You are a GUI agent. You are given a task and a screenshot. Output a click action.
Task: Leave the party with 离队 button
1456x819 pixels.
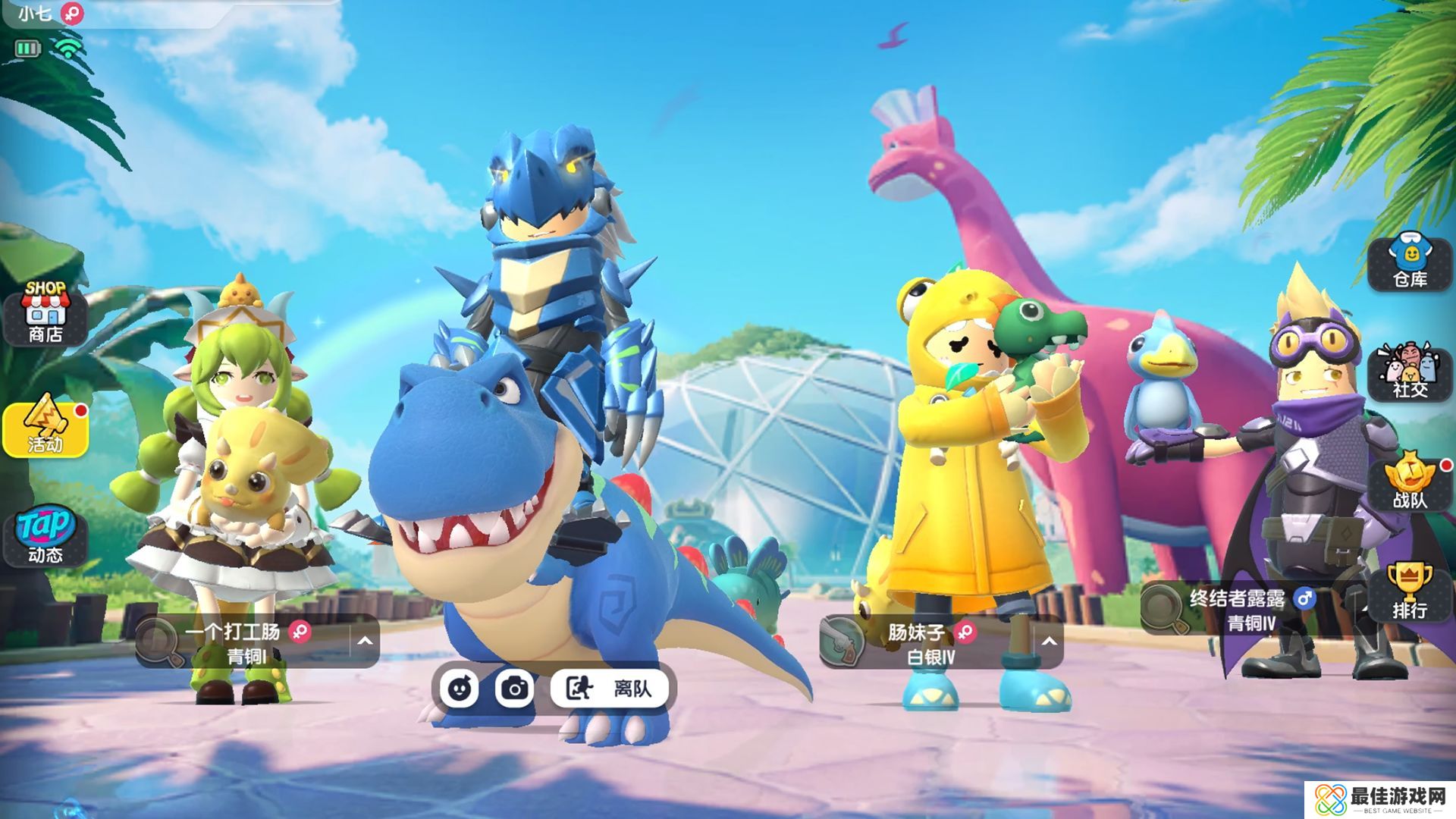pyautogui.click(x=610, y=689)
